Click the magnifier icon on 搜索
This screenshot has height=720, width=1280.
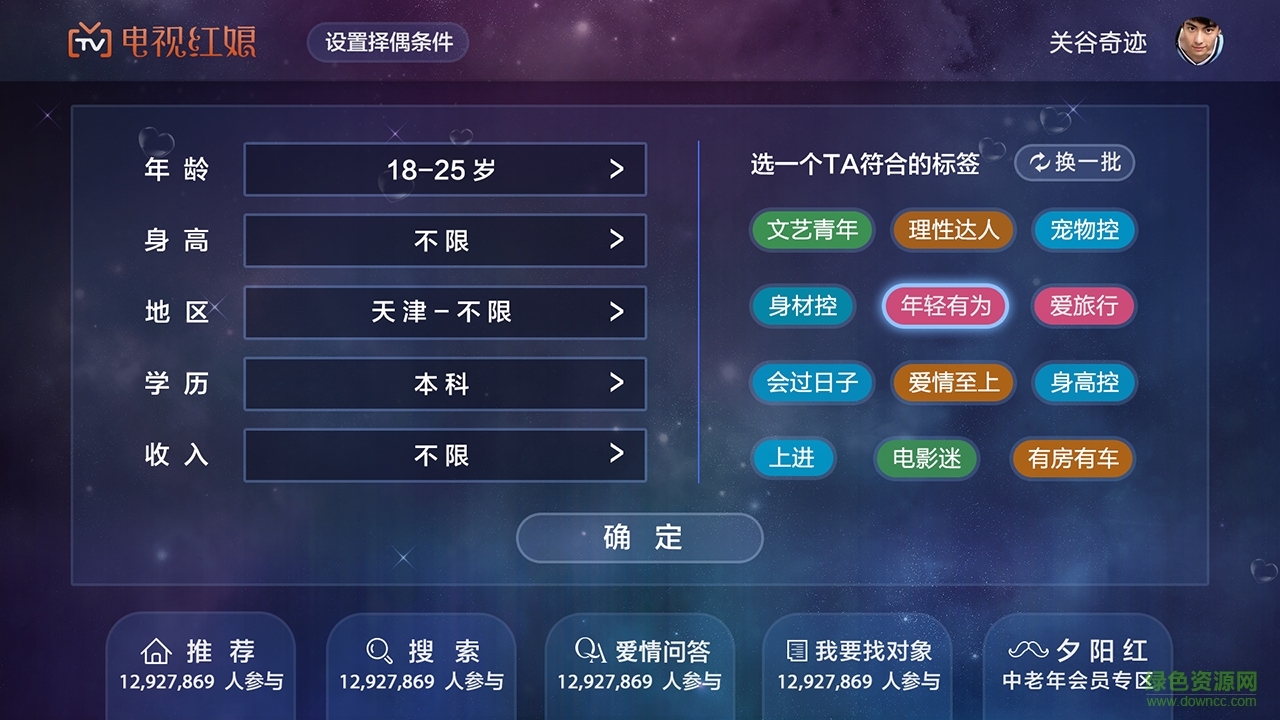pyautogui.click(x=377, y=650)
